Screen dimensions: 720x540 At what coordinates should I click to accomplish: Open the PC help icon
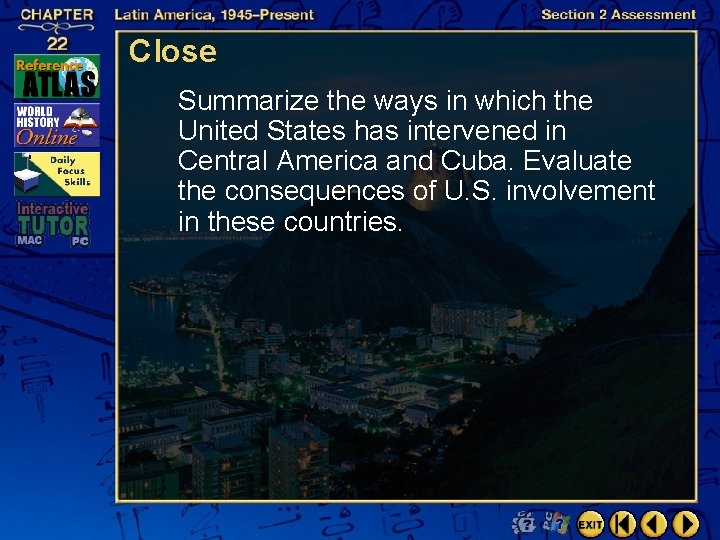[555, 523]
